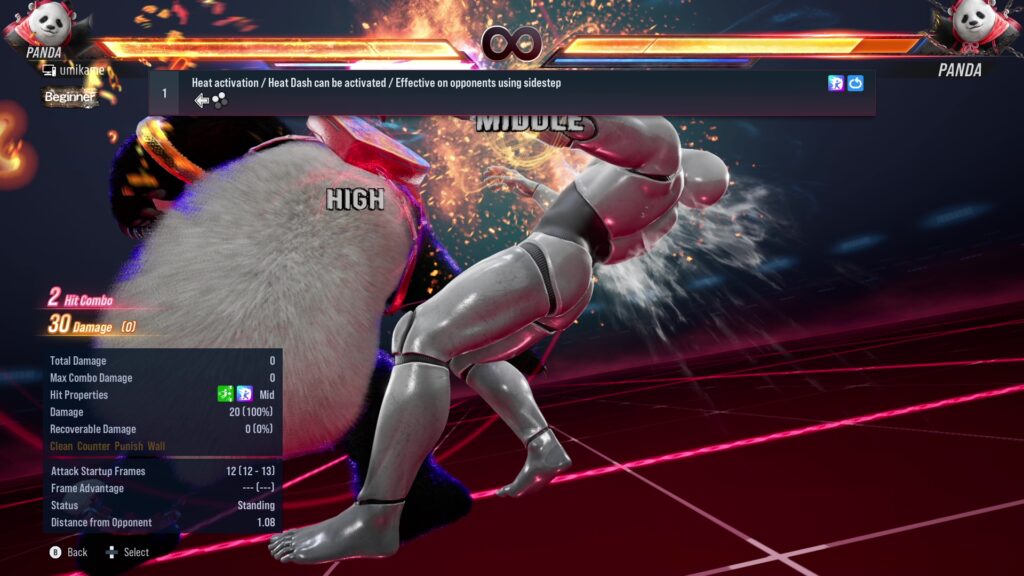Click the green icon beside Hit Properties
The height and width of the screenshot is (576, 1024).
tap(226, 395)
